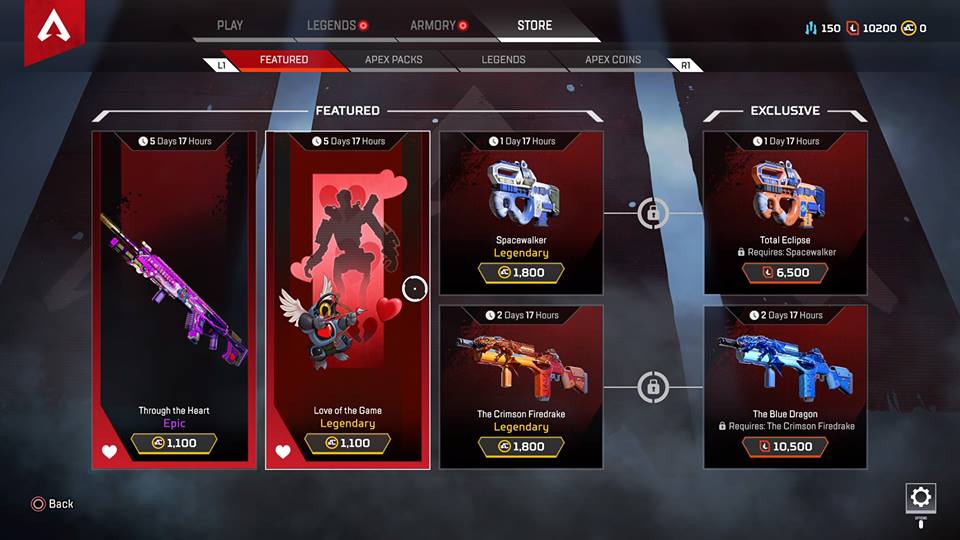Go to the Armory tab

pyautogui.click(x=433, y=25)
